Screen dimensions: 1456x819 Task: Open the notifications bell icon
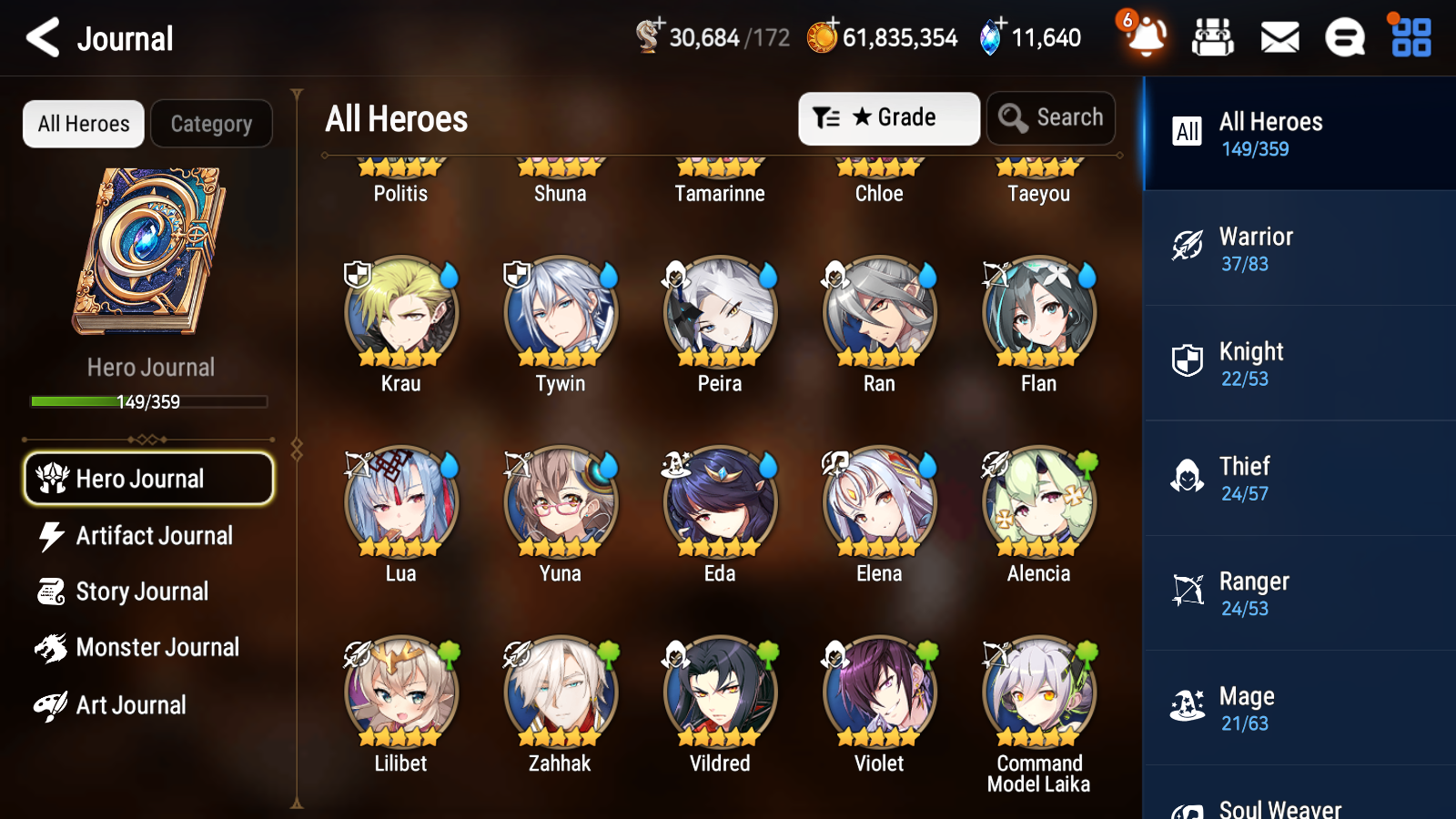pos(1146,37)
